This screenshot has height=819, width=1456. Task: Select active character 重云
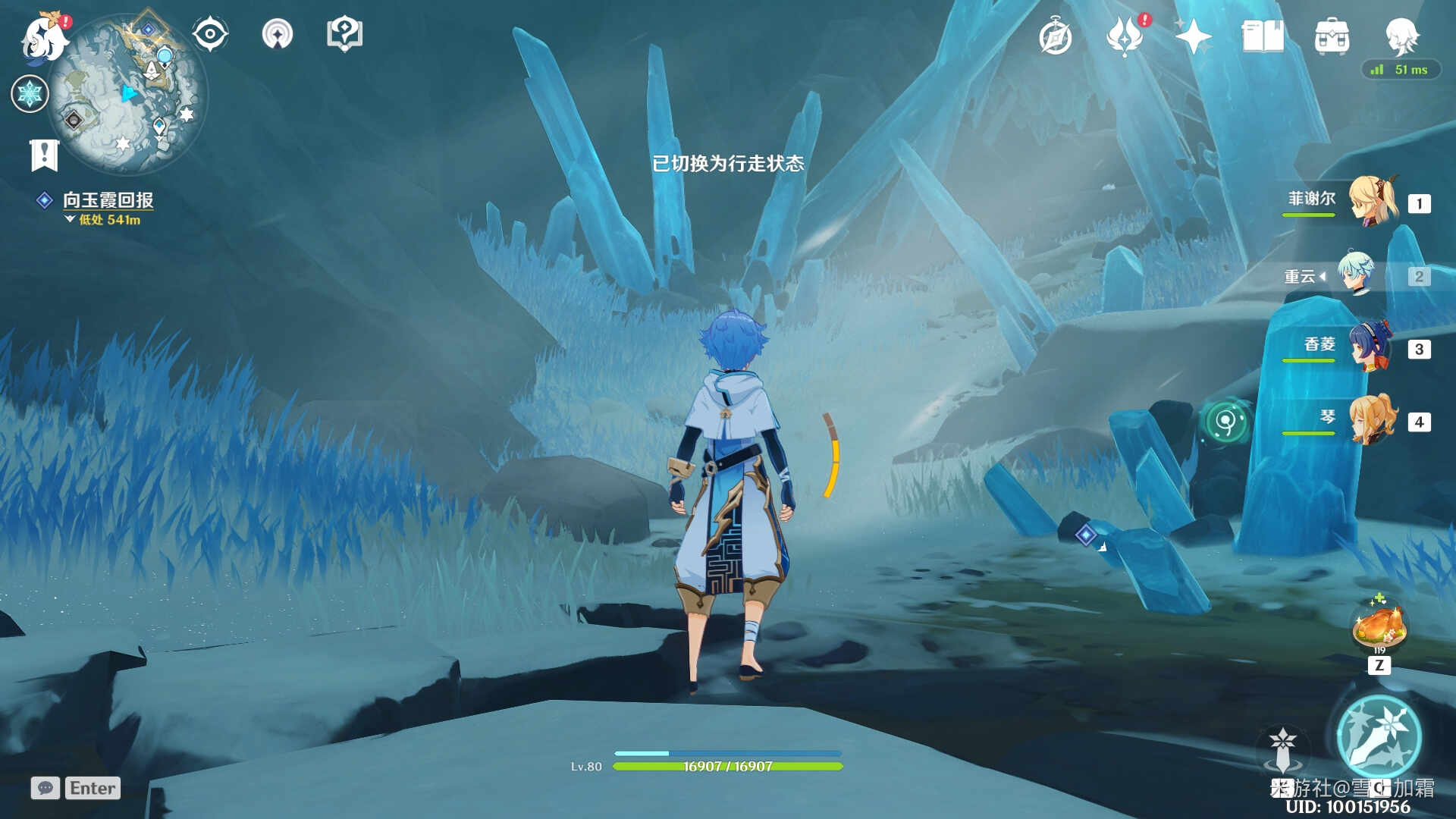[x=1356, y=275]
